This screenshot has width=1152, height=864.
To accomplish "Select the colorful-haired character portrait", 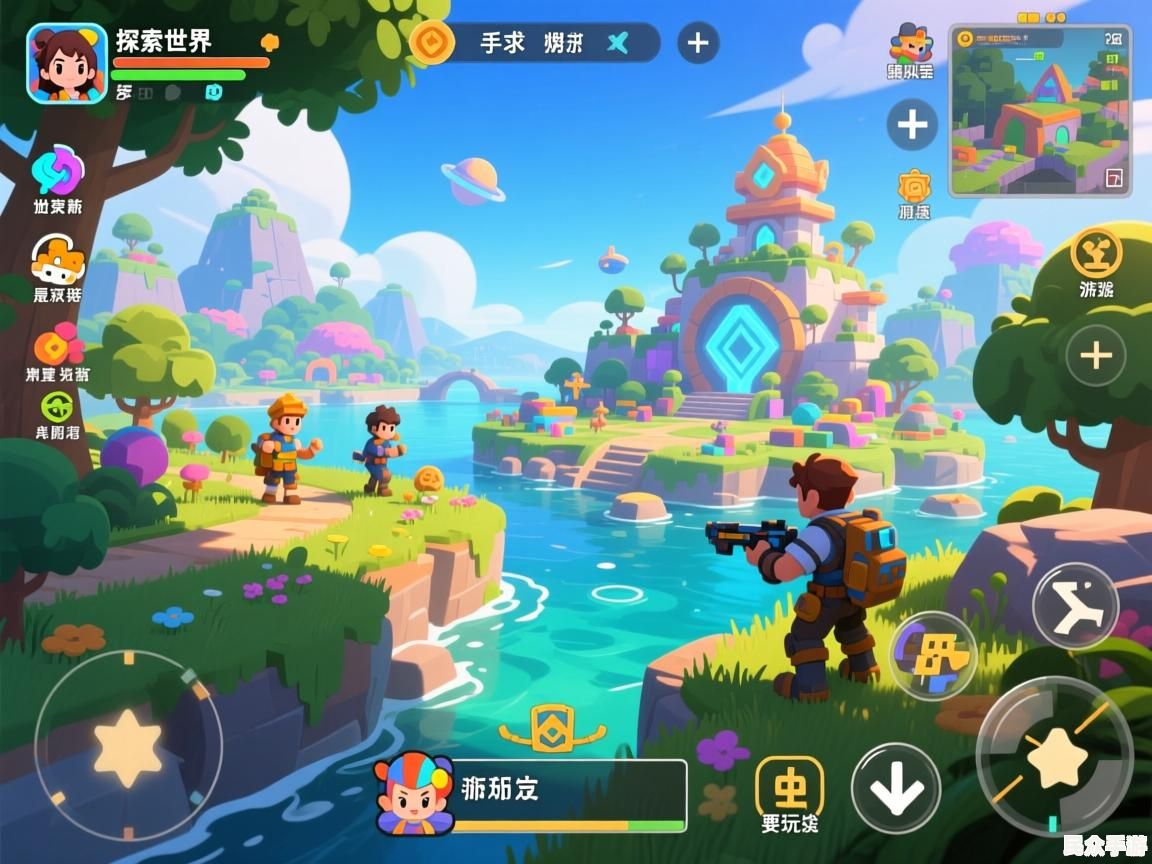I will pos(413,794).
